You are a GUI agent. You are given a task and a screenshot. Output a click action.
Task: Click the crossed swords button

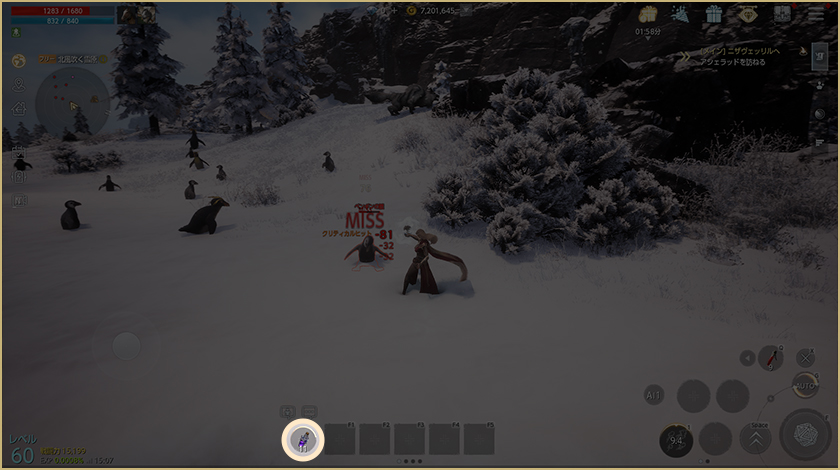tap(805, 357)
